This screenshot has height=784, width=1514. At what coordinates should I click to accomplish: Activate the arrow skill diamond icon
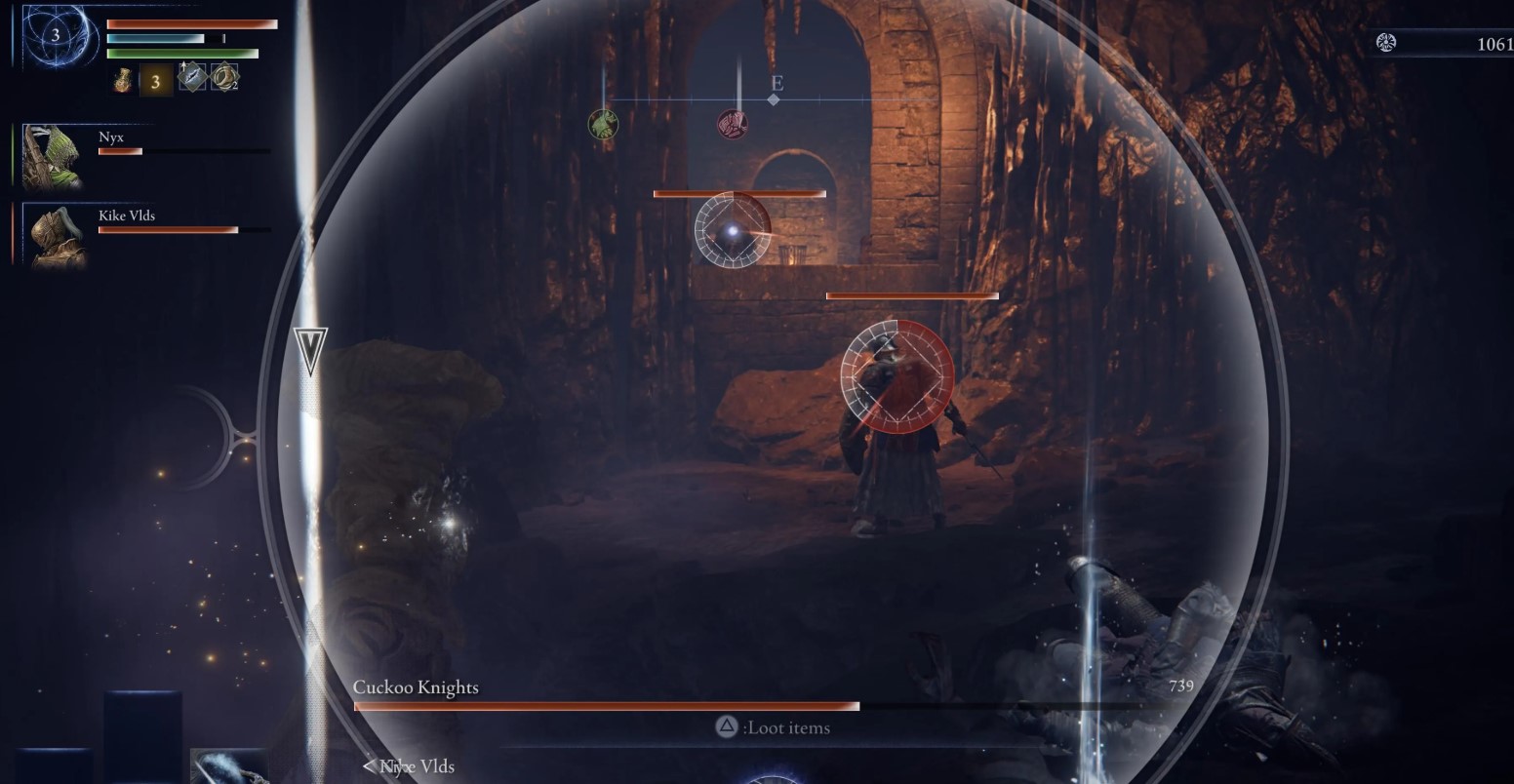(192, 77)
